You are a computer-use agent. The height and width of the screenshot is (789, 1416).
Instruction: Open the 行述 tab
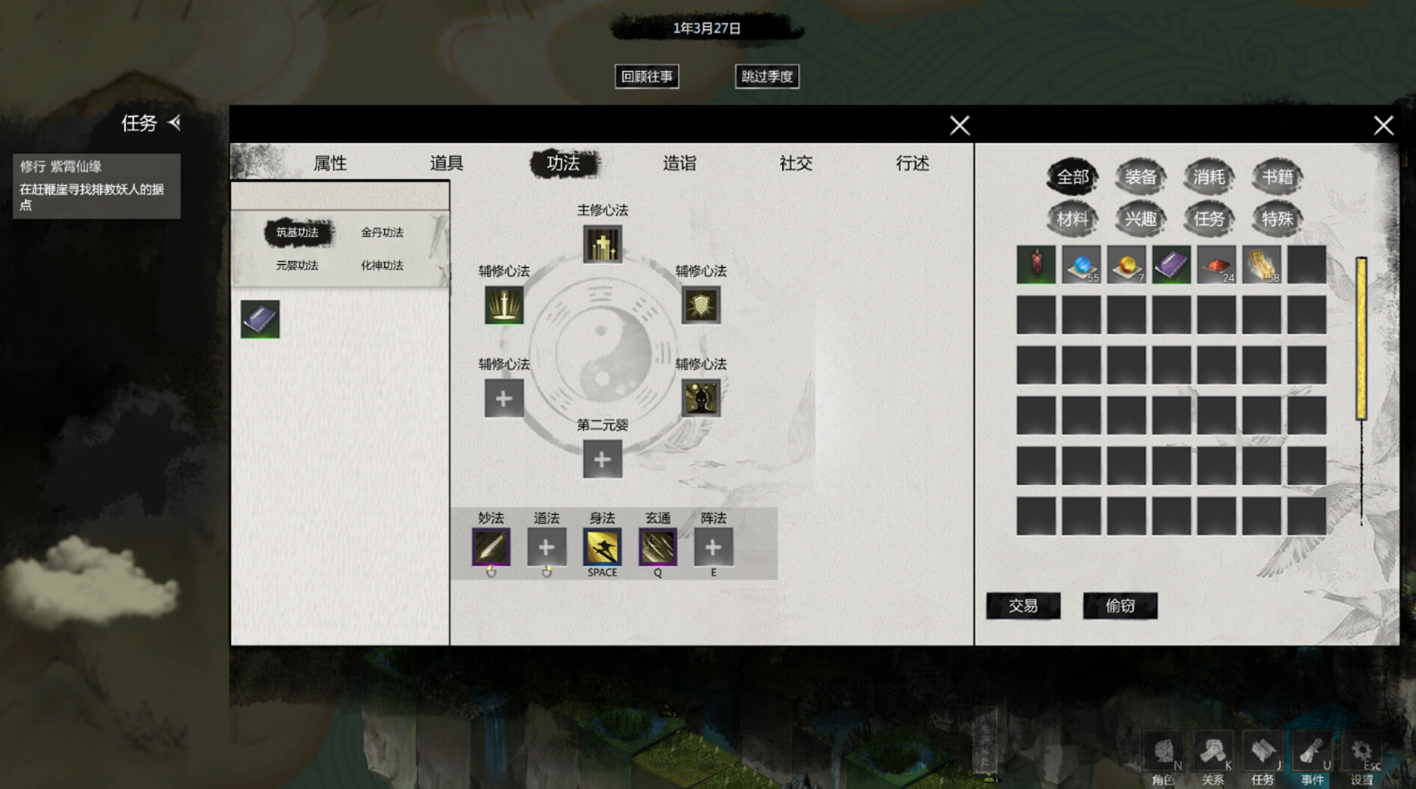[x=912, y=163]
